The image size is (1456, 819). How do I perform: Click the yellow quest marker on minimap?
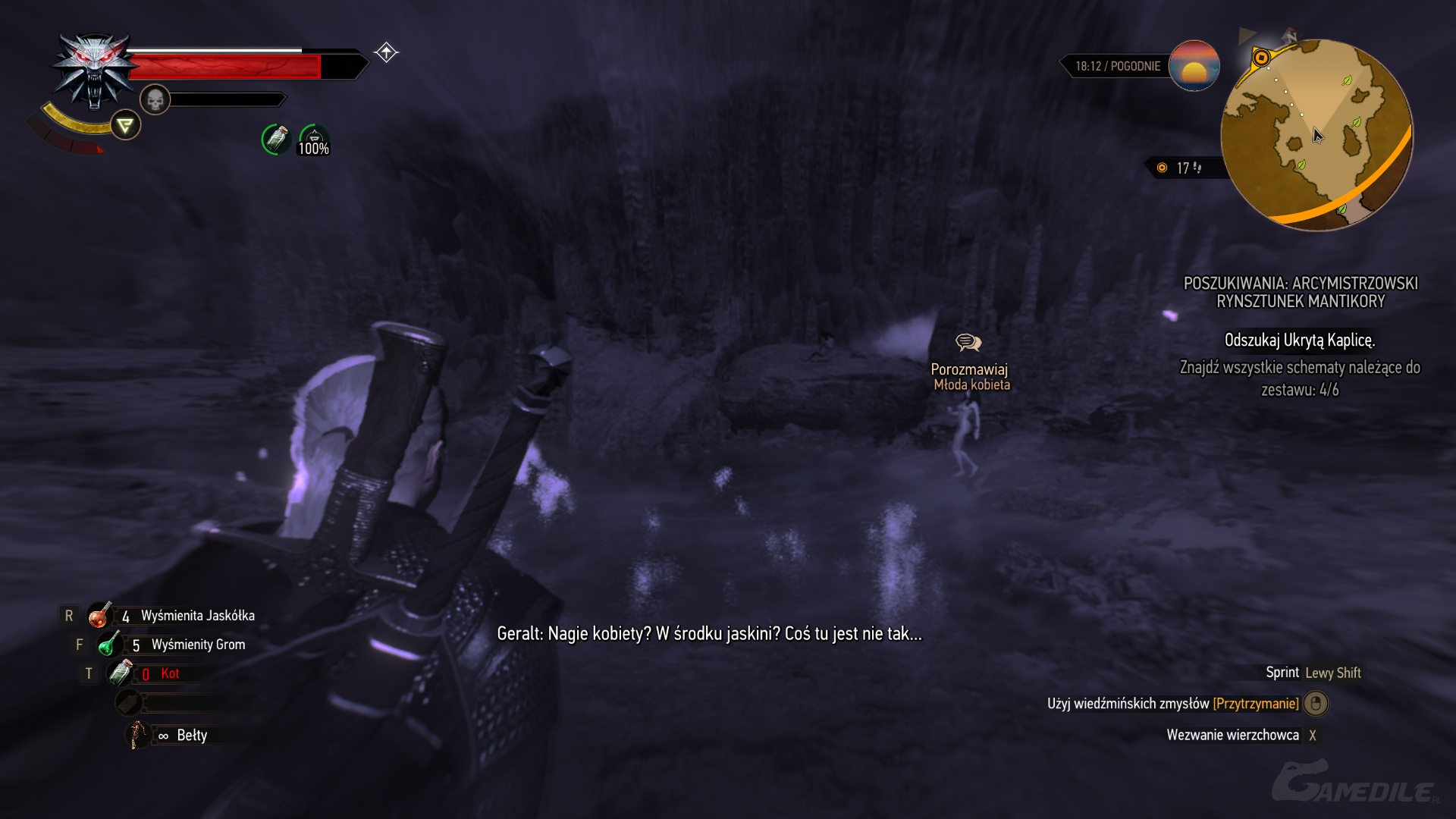[x=1261, y=58]
